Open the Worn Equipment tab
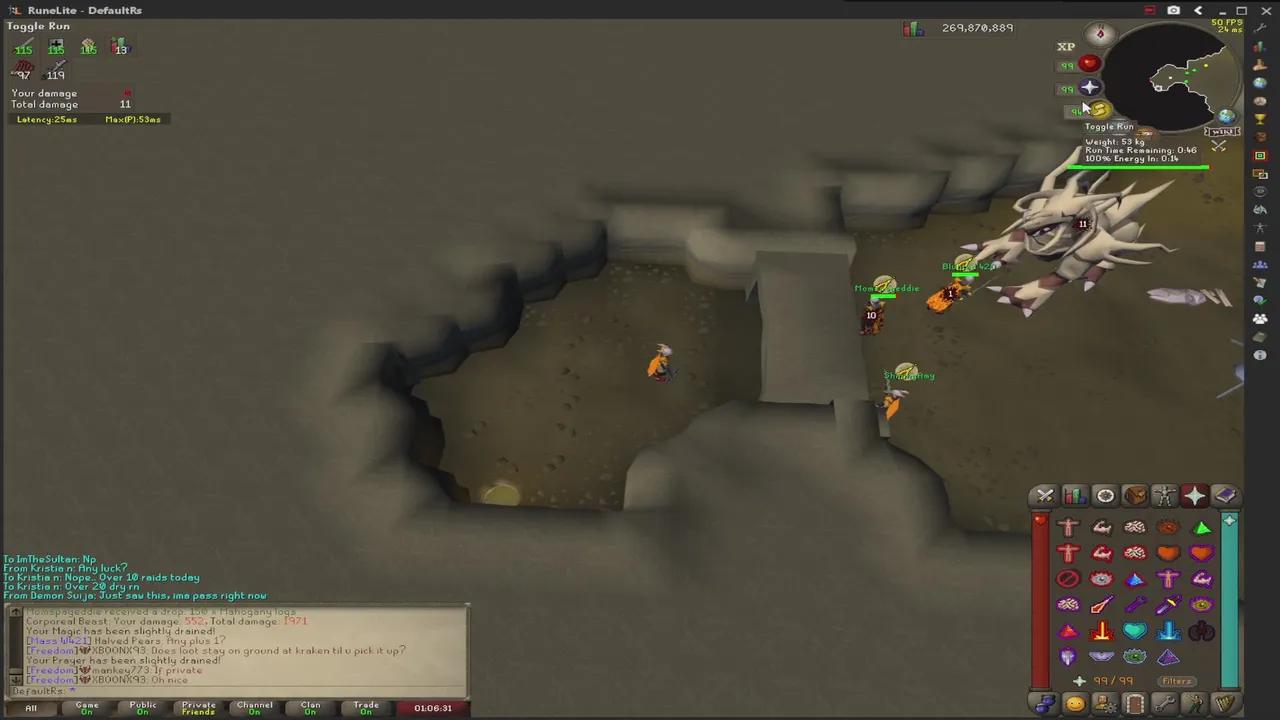The width and height of the screenshot is (1280, 720). (x=1165, y=496)
